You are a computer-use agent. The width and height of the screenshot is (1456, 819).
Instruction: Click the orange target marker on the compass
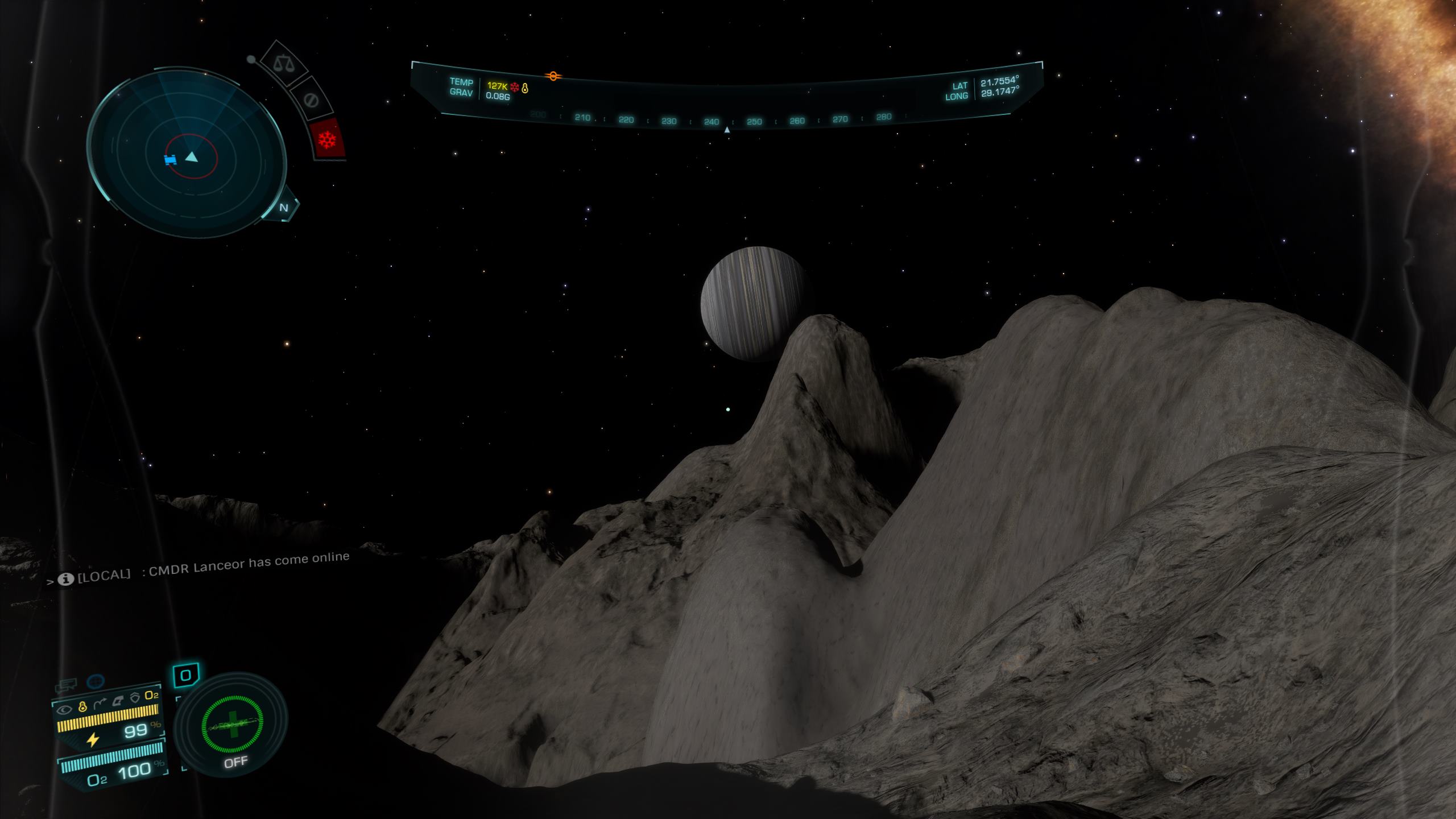[x=552, y=76]
